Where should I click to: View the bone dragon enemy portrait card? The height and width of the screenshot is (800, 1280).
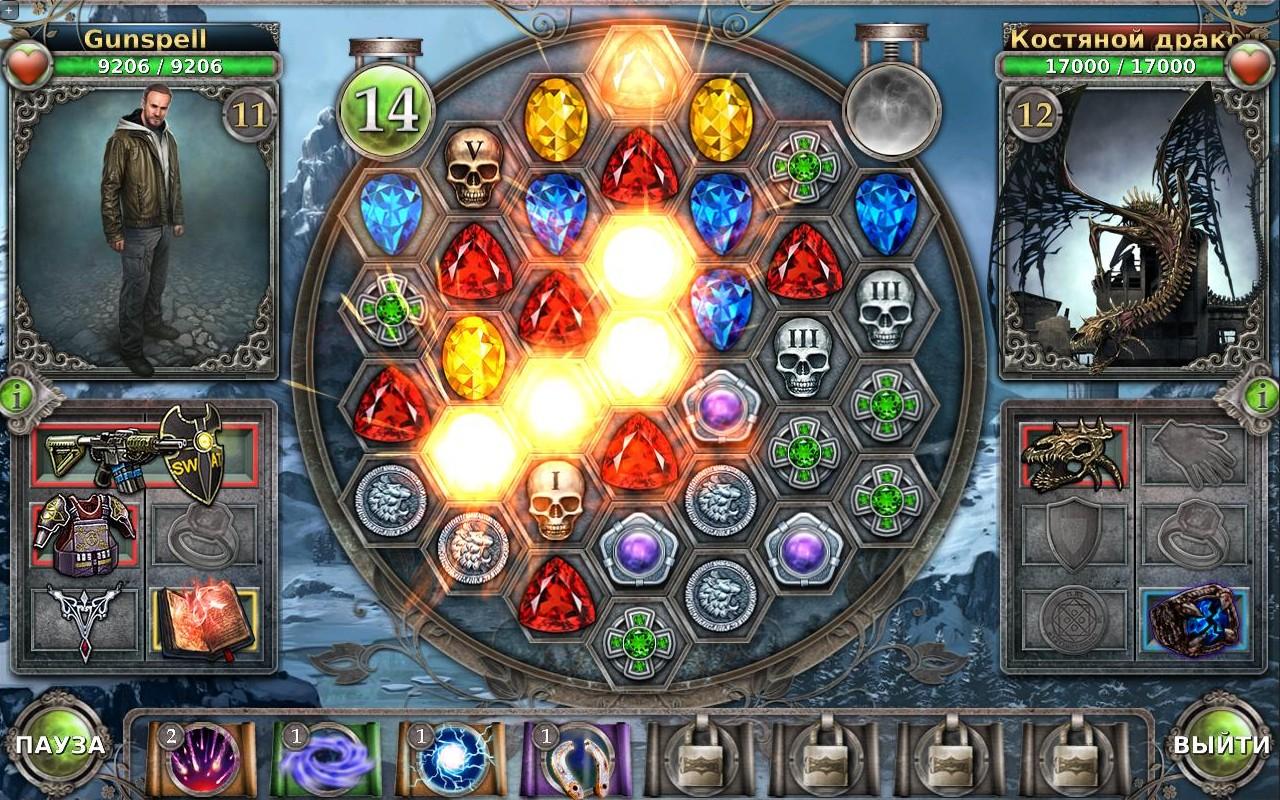[x=1133, y=230]
